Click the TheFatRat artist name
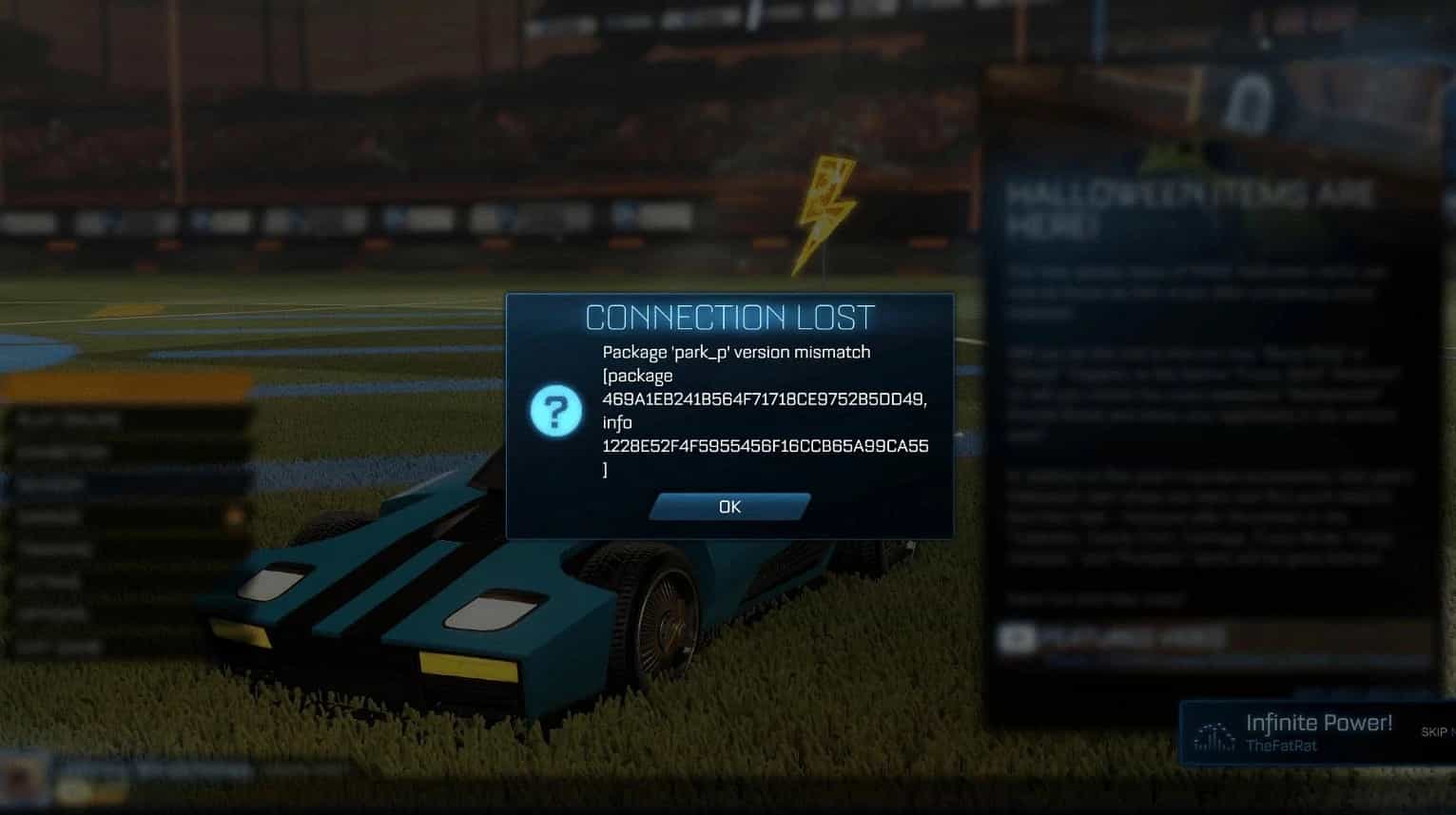This screenshot has height=815, width=1456. click(1281, 745)
